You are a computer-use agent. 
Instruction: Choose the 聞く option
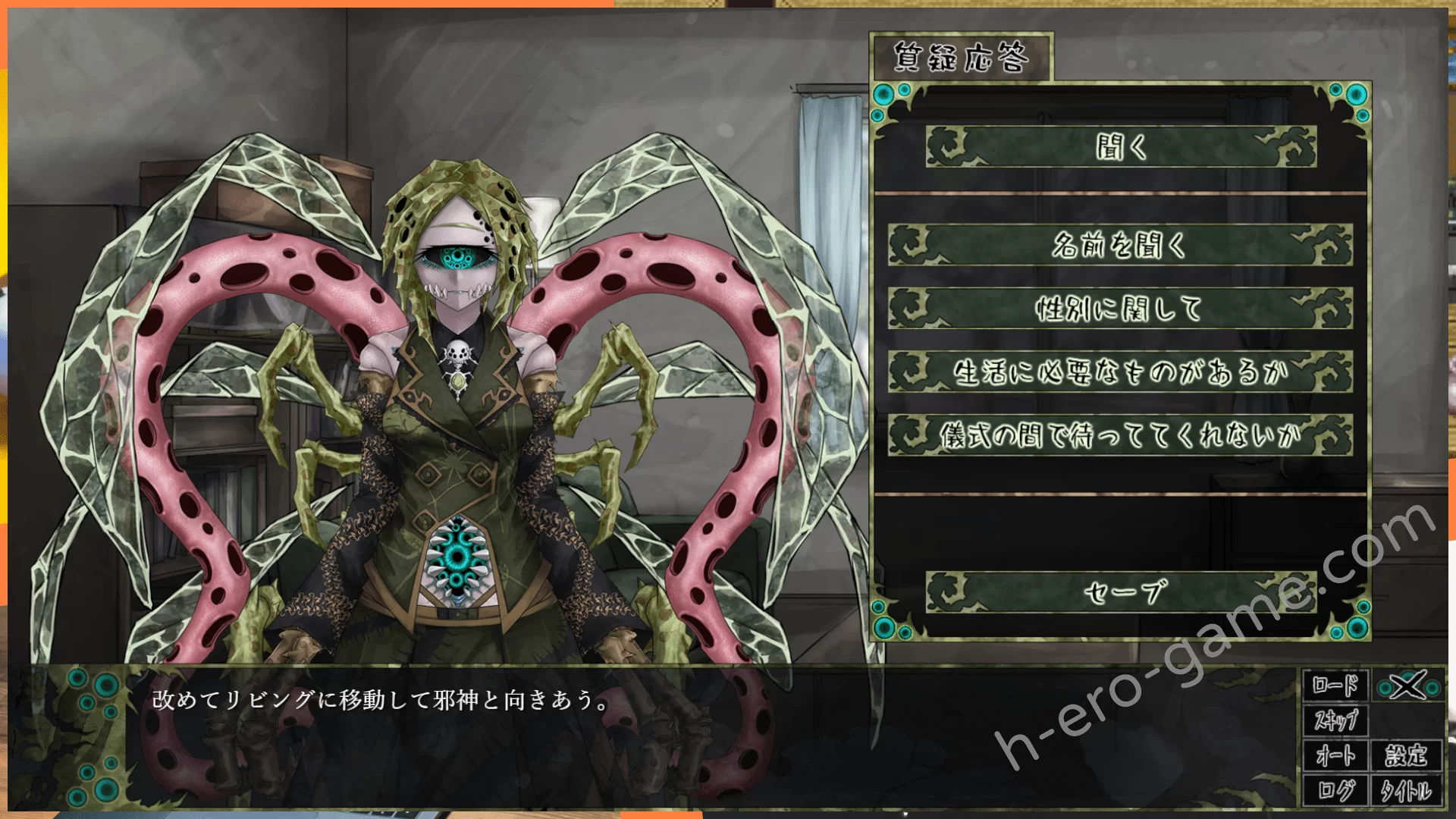click(1120, 146)
